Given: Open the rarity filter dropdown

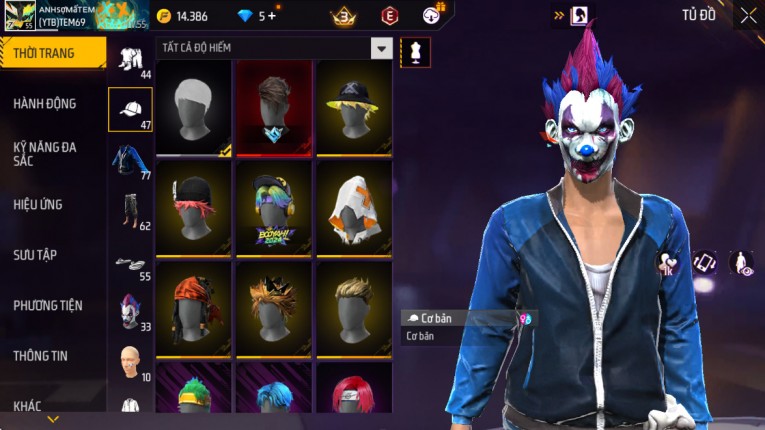Looking at the screenshot, I should tap(381, 48).
